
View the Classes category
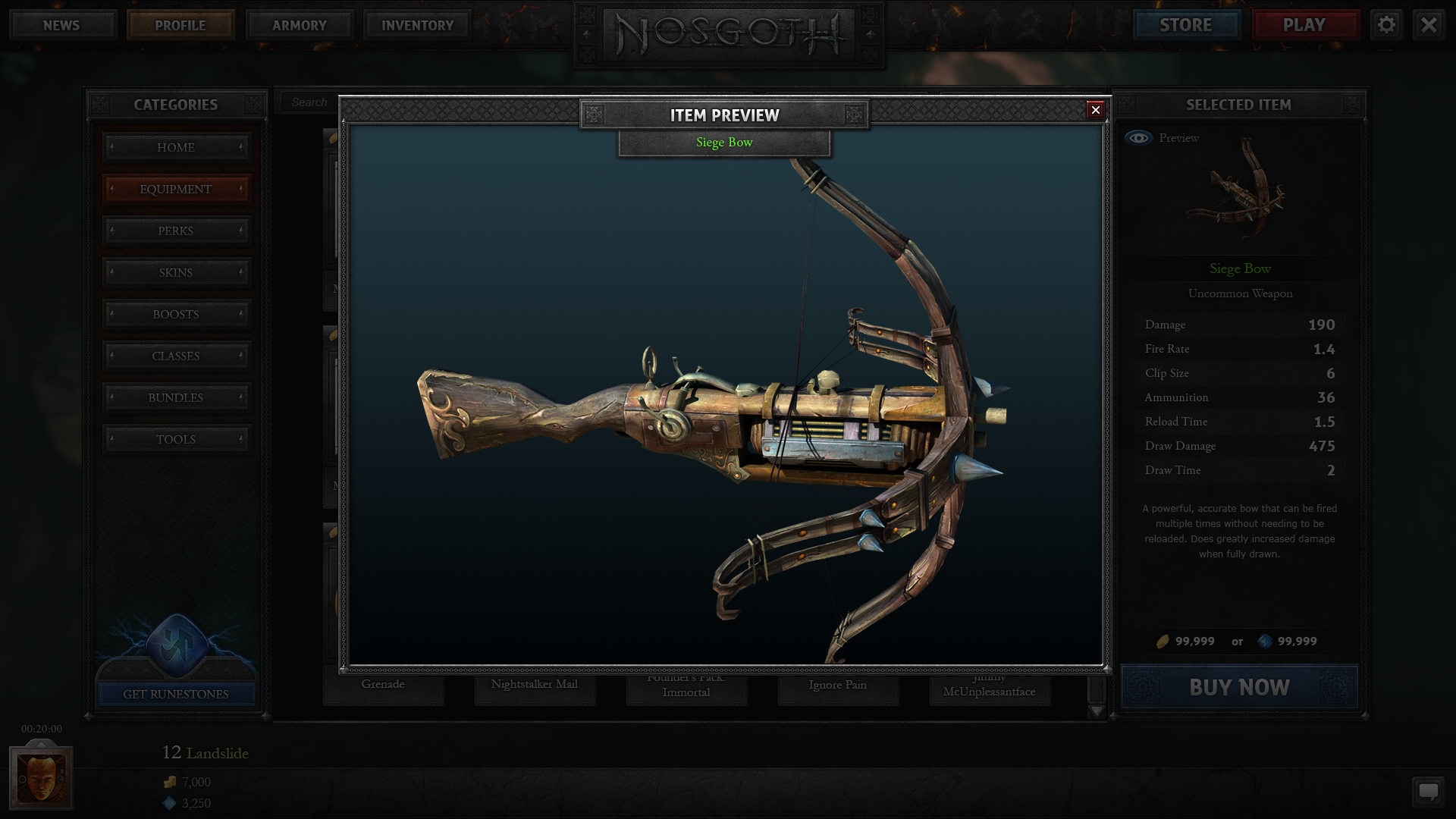[176, 356]
